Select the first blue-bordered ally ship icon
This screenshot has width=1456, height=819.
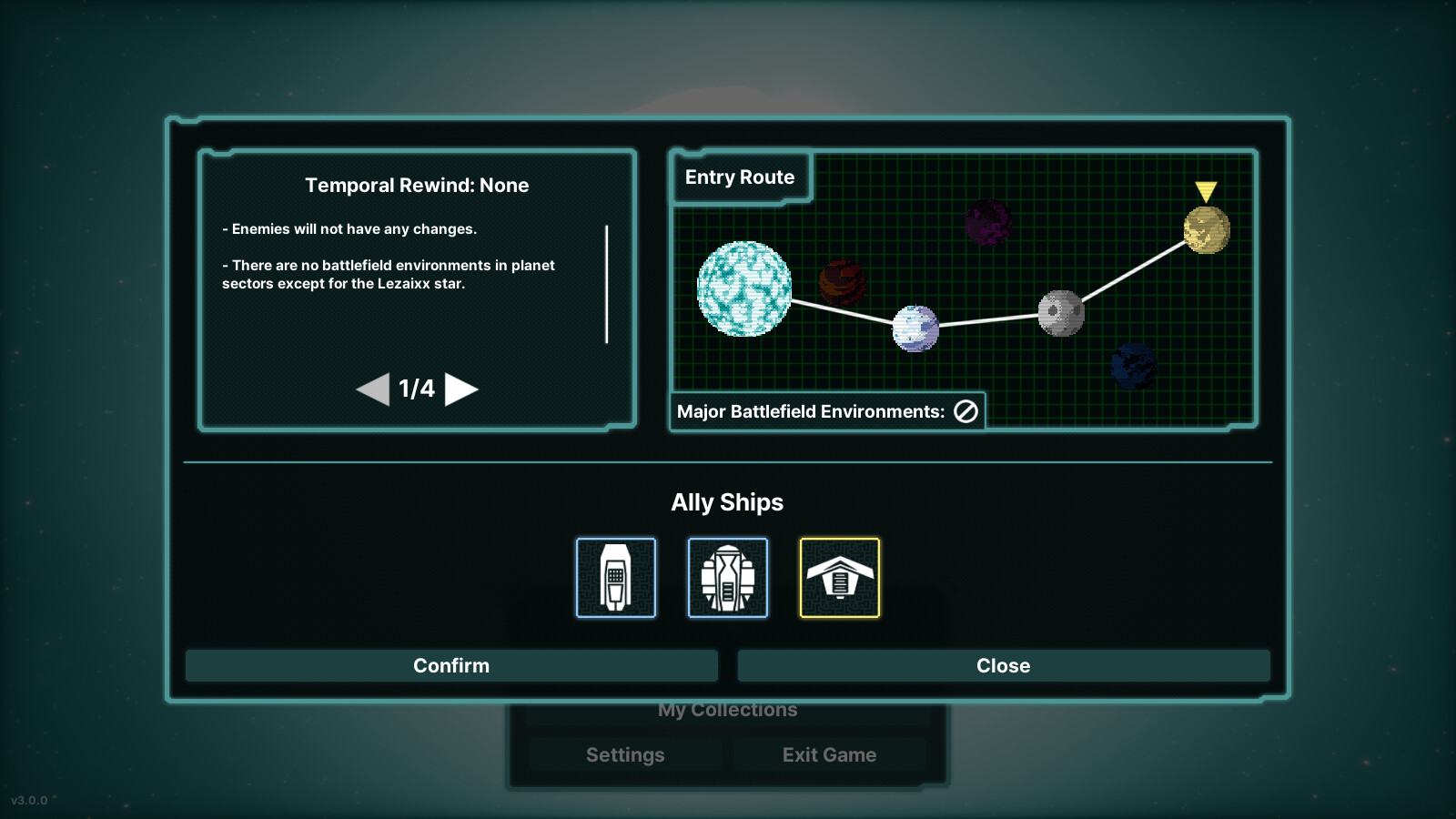point(616,578)
